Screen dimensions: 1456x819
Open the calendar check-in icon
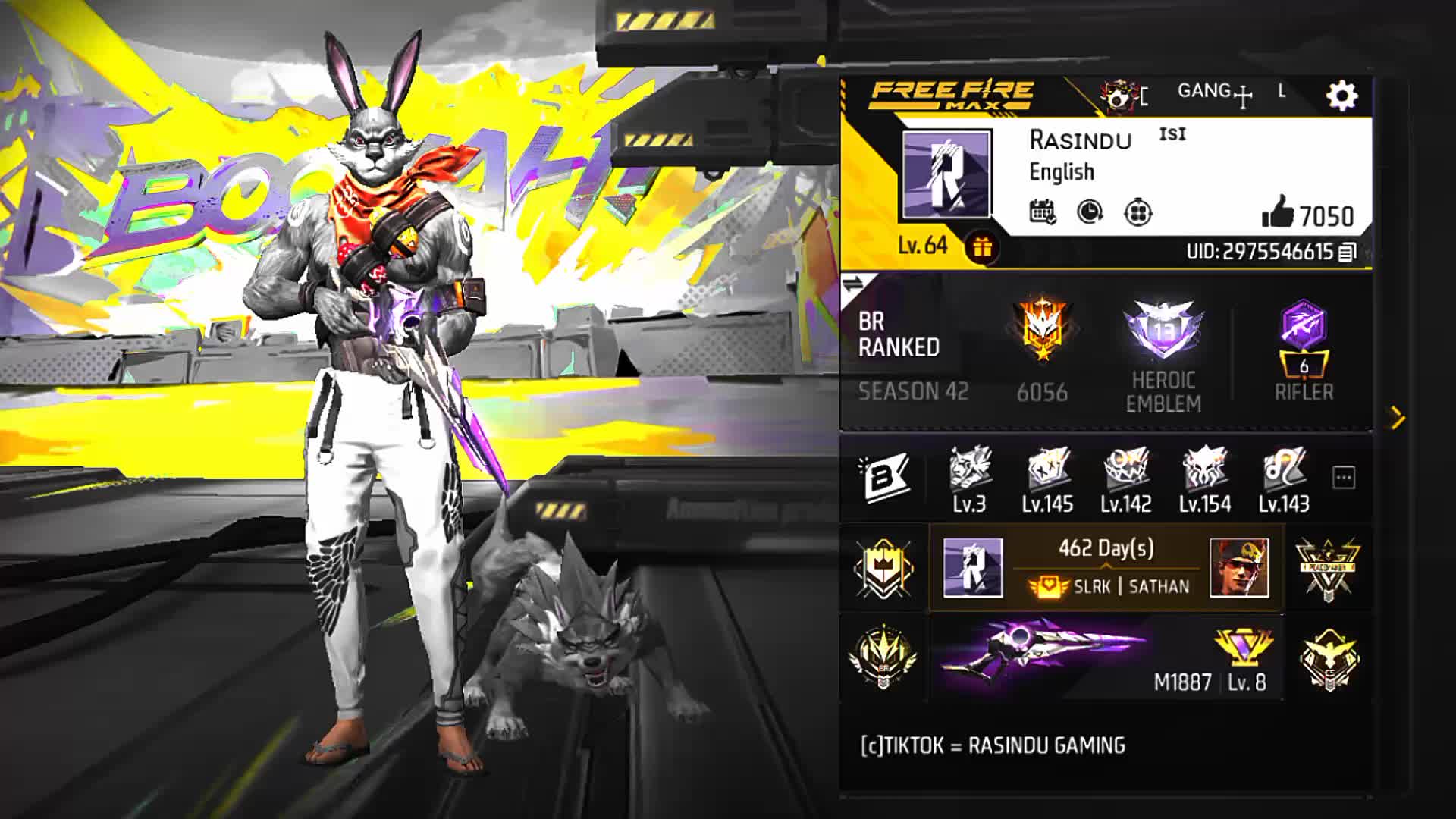(1043, 212)
